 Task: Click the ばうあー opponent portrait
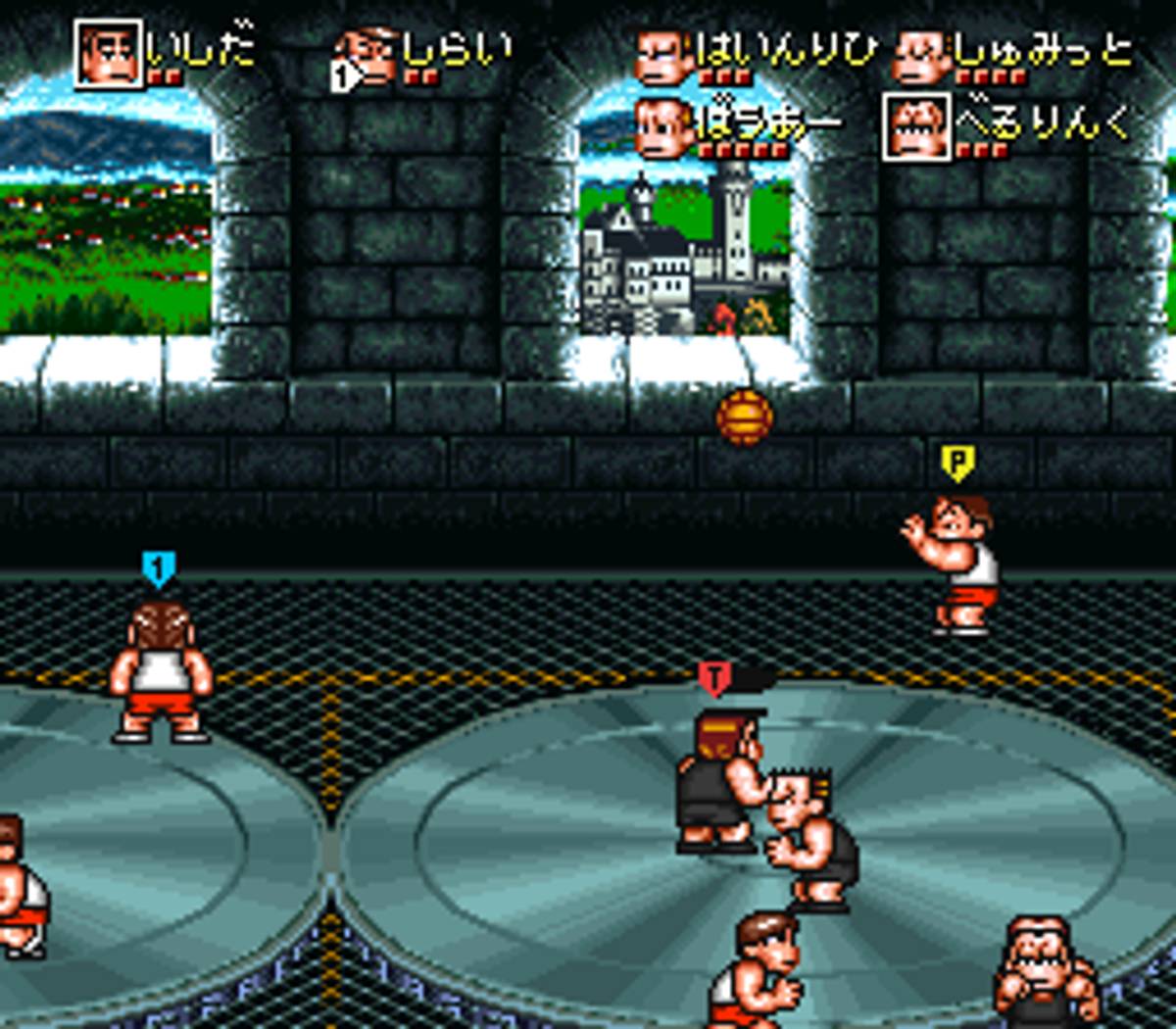coord(663,127)
